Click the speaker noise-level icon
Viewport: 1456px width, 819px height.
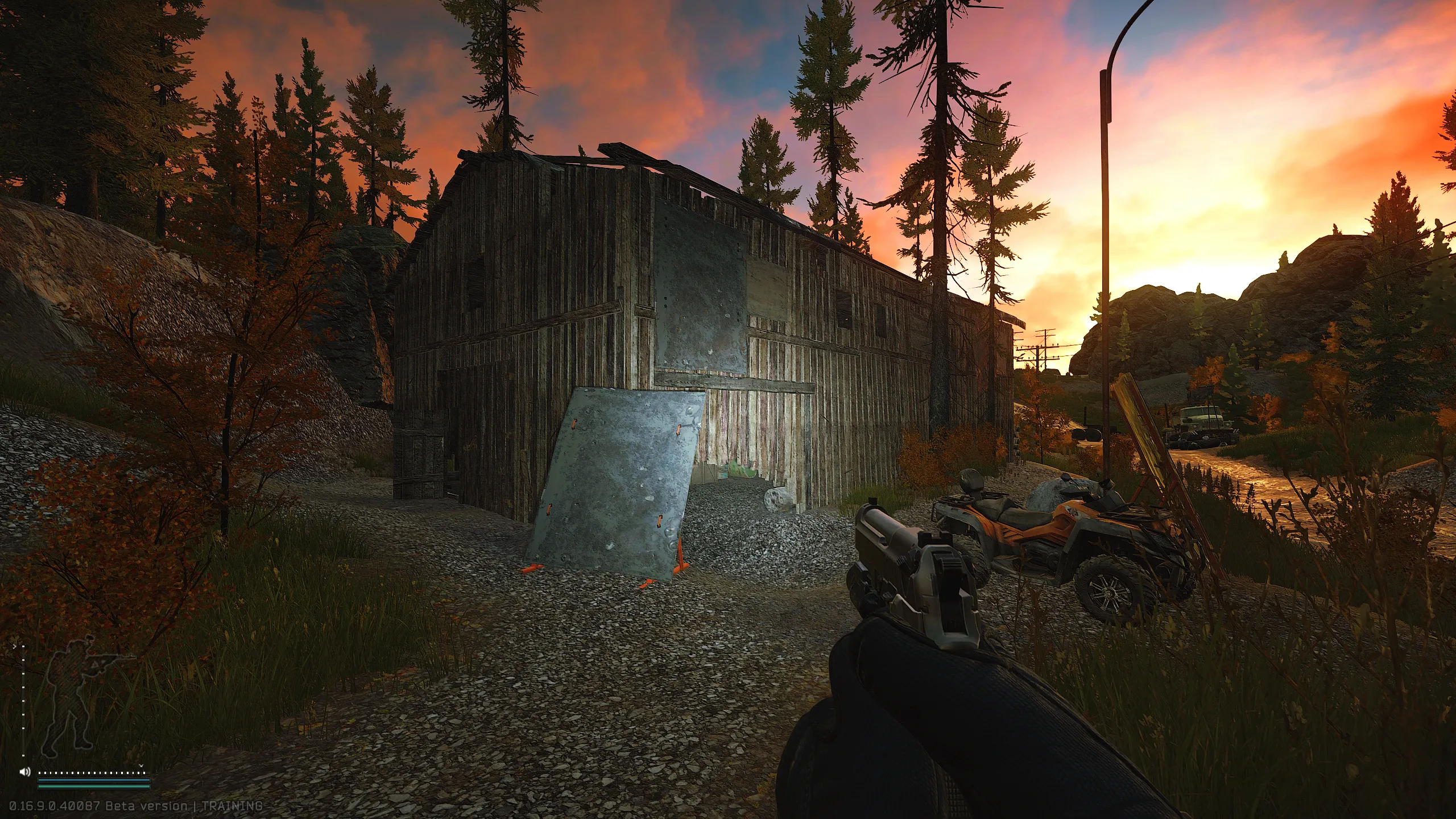point(24,772)
